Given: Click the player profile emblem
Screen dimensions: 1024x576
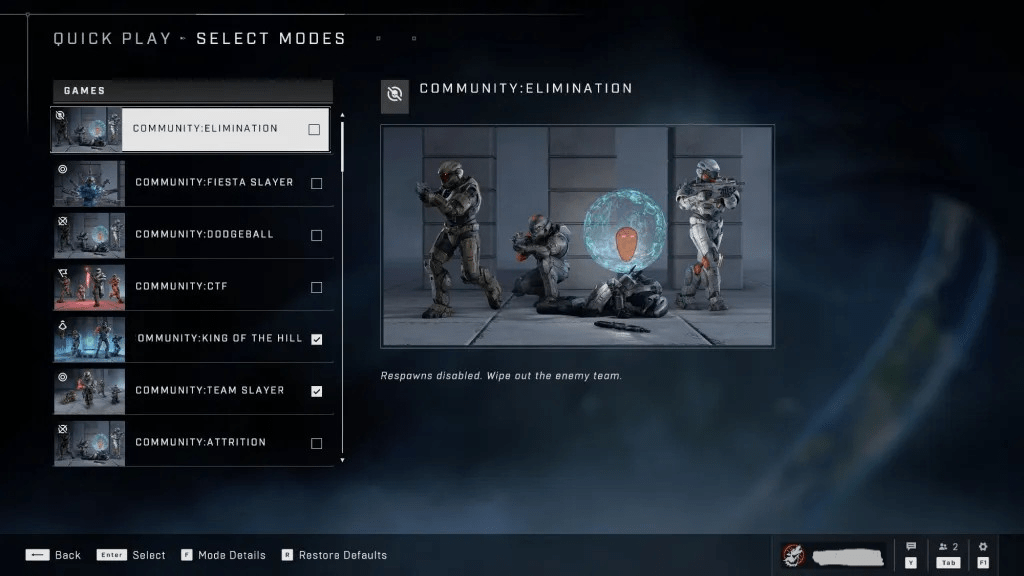Looking at the screenshot, I should pos(795,555).
